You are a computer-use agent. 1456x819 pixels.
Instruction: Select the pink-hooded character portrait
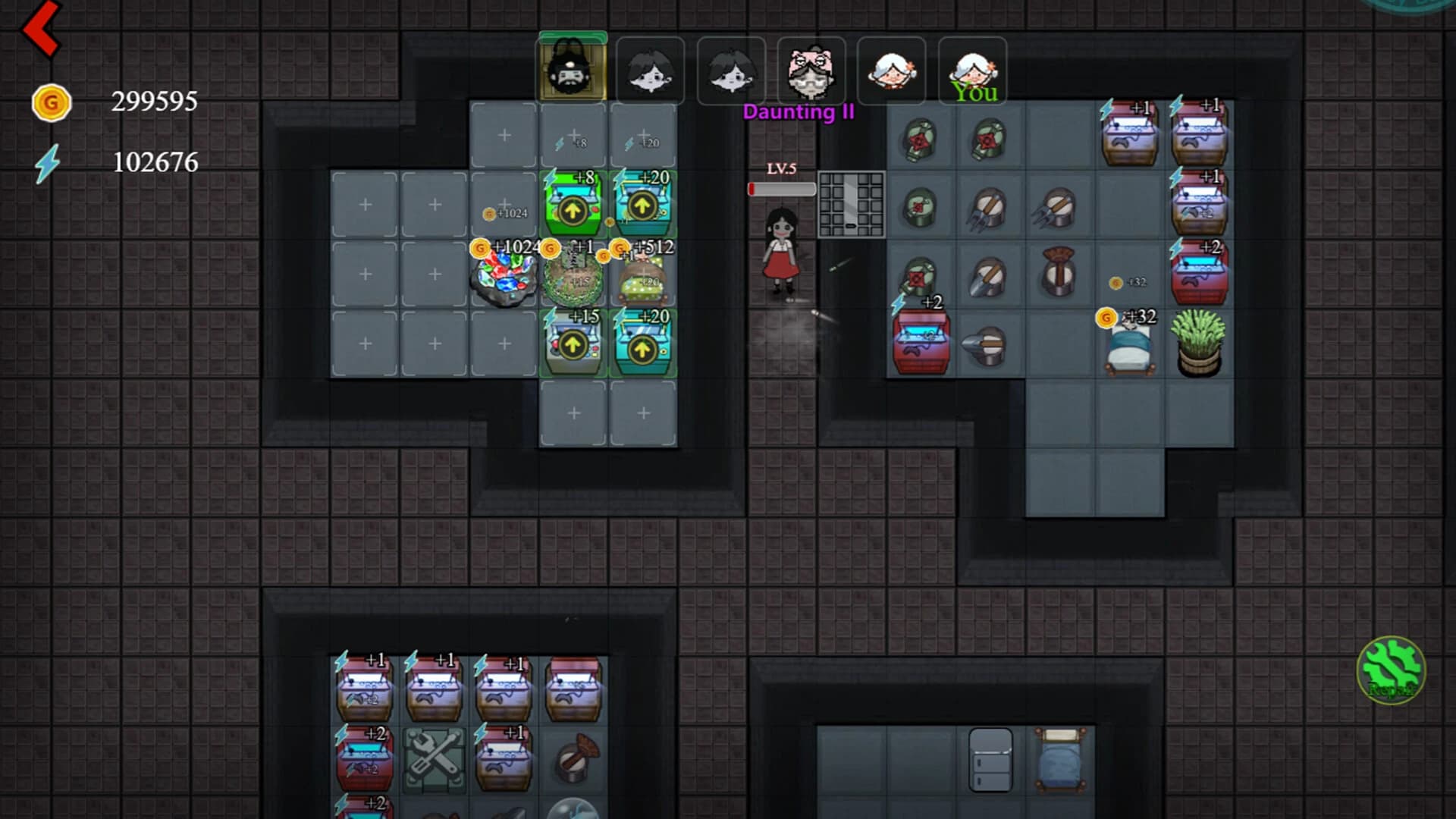click(812, 72)
